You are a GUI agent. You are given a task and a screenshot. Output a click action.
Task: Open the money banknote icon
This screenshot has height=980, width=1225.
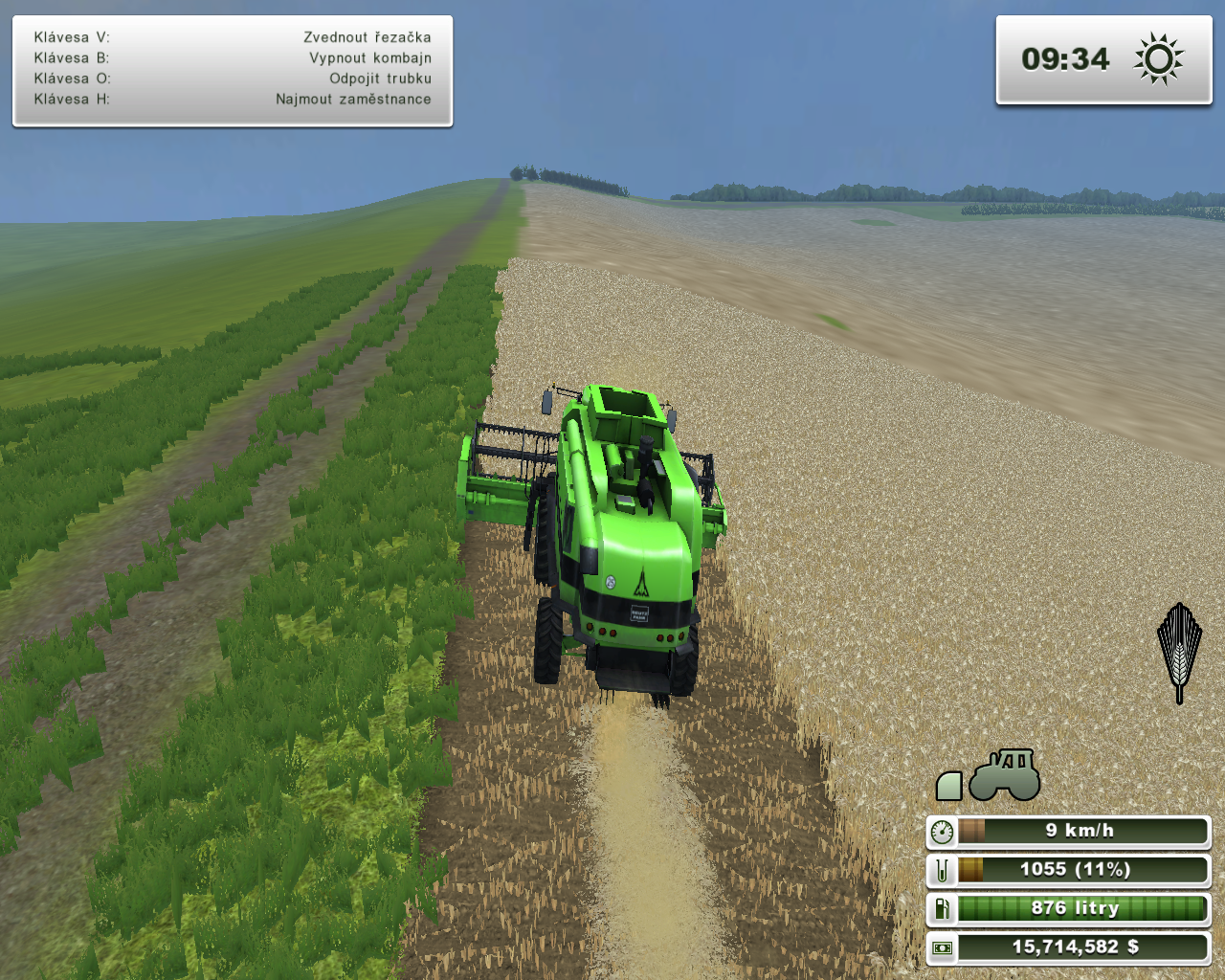click(x=942, y=947)
